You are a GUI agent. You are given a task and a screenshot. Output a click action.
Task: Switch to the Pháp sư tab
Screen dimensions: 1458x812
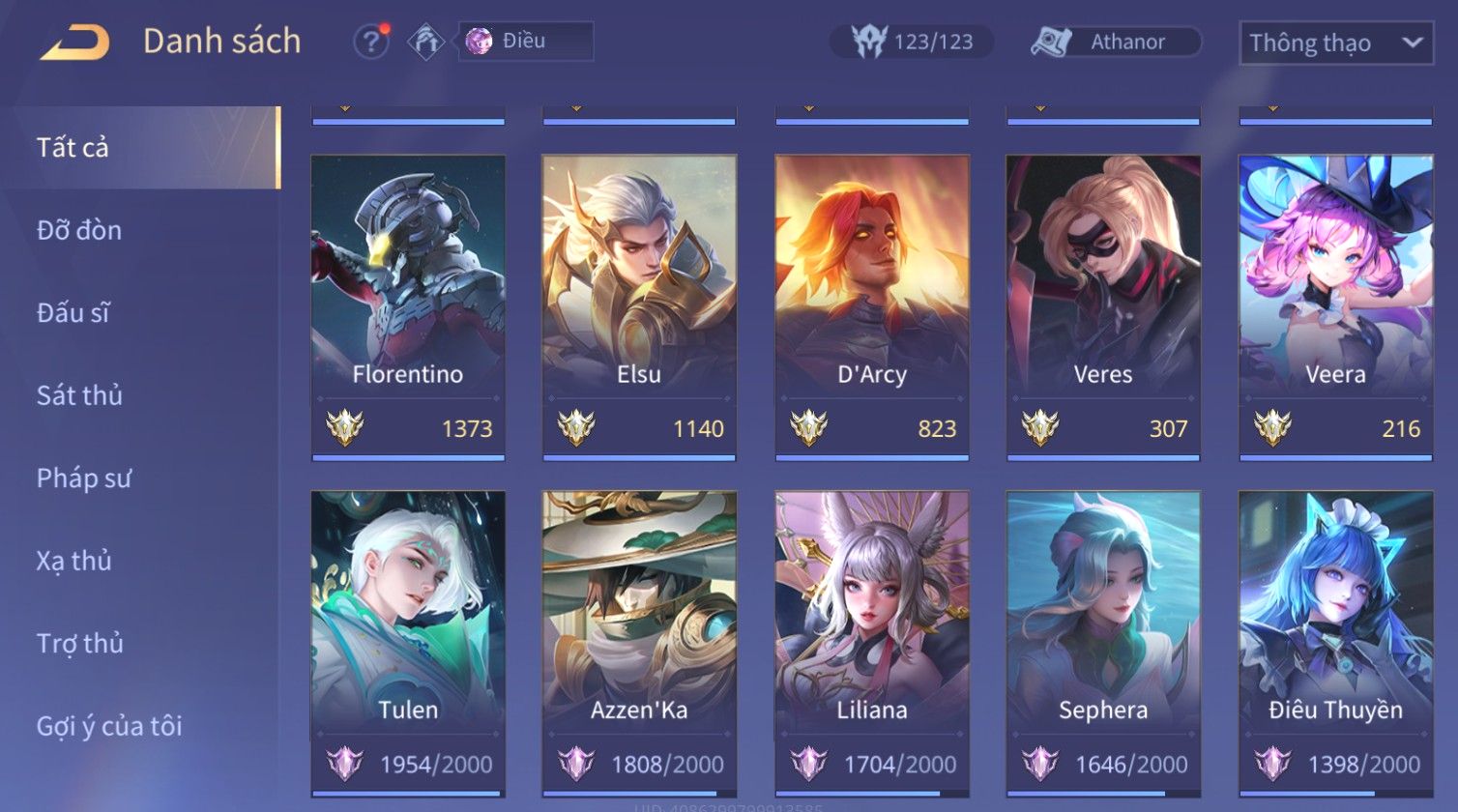83,478
